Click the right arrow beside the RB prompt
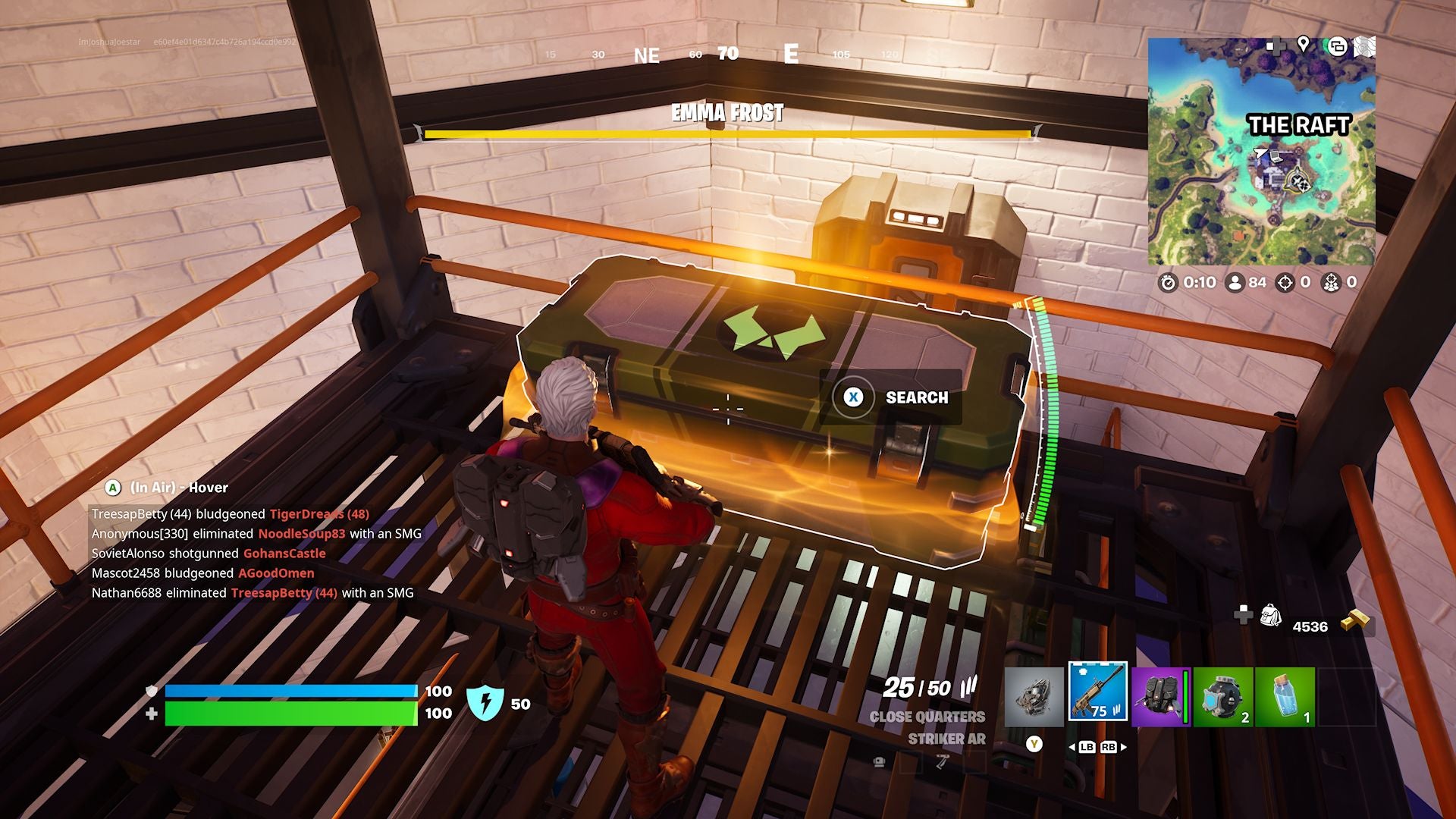Viewport: 1456px width, 819px height. click(1122, 748)
